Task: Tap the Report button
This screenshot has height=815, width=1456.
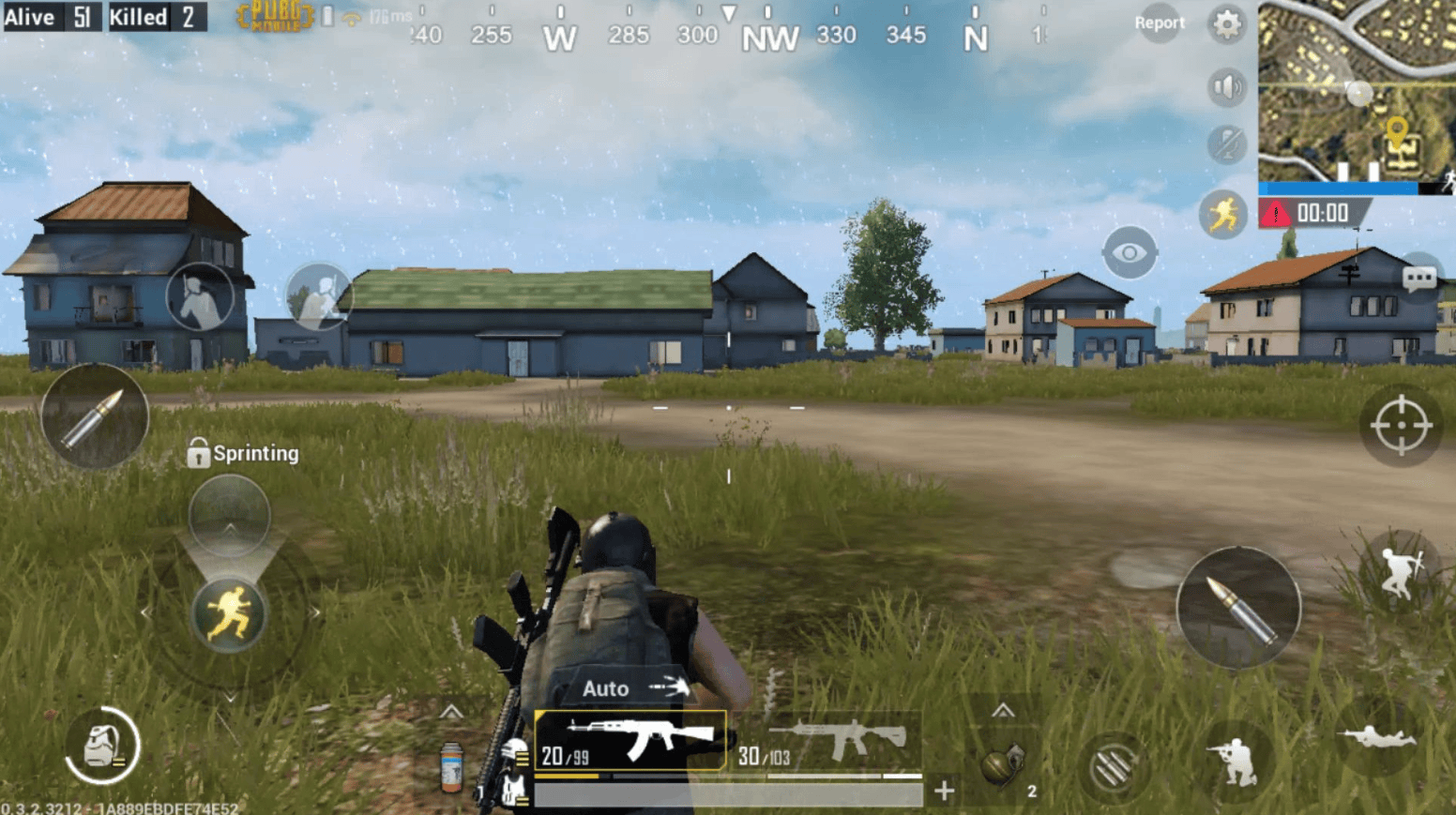Action: click(x=1160, y=23)
